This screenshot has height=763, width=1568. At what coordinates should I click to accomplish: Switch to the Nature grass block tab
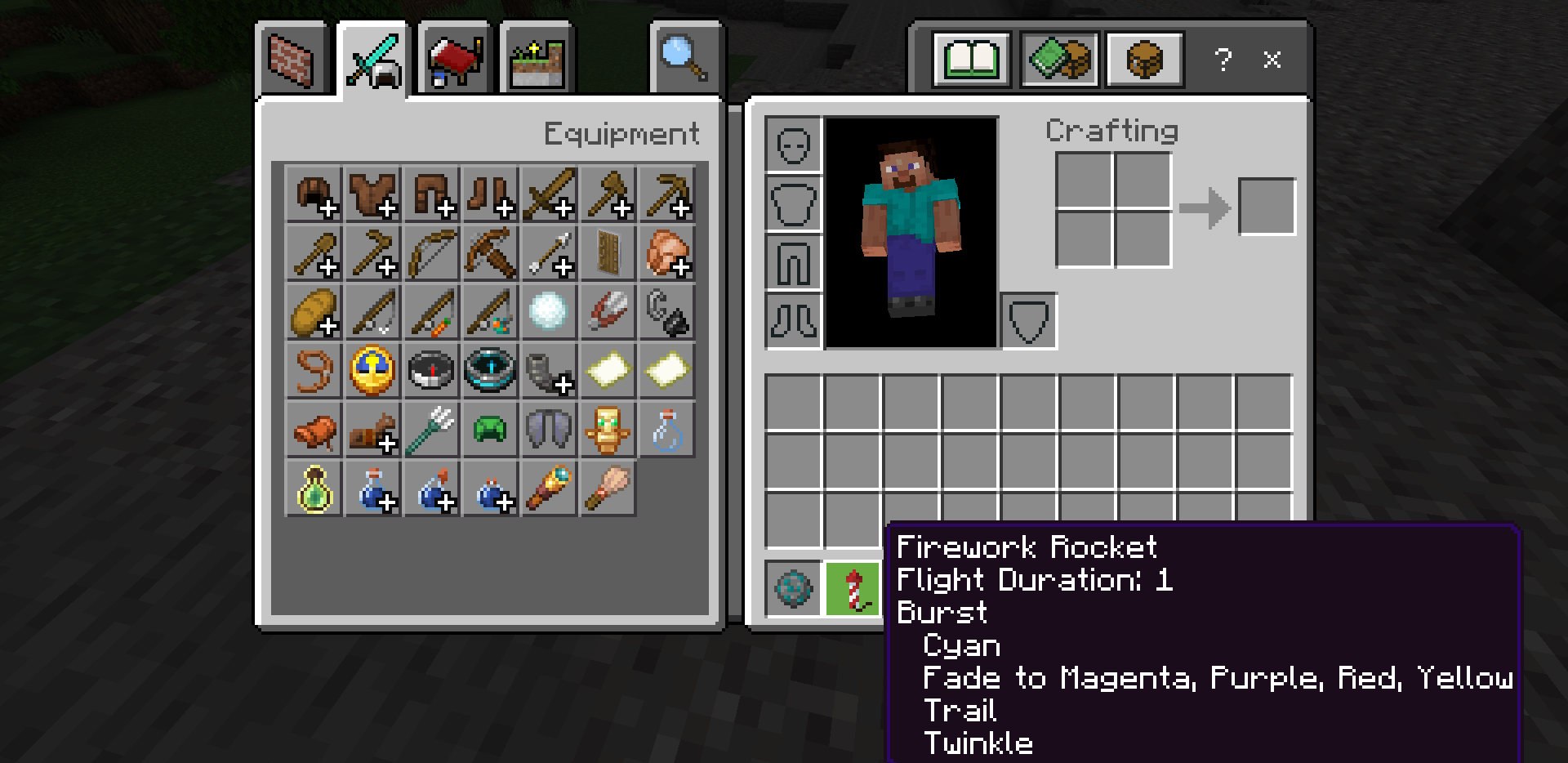click(x=537, y=60)
